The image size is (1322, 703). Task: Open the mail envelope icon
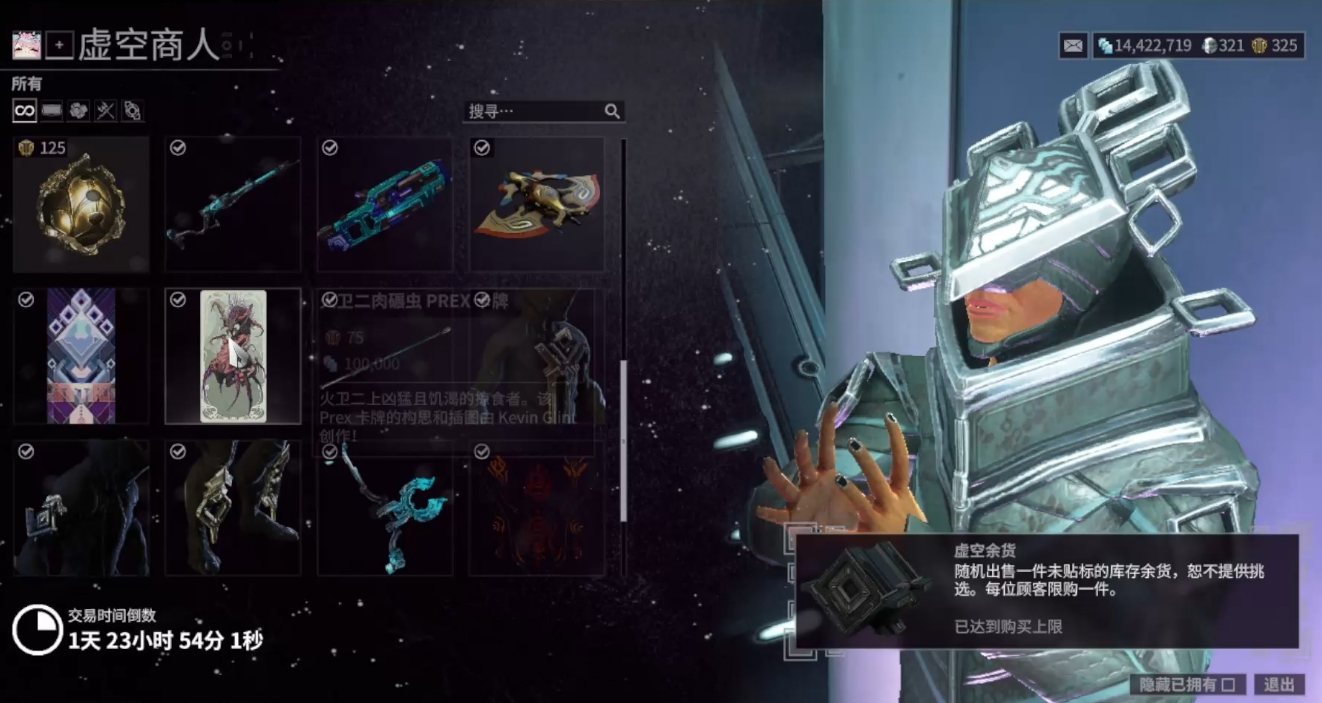tap(1073, 45)
